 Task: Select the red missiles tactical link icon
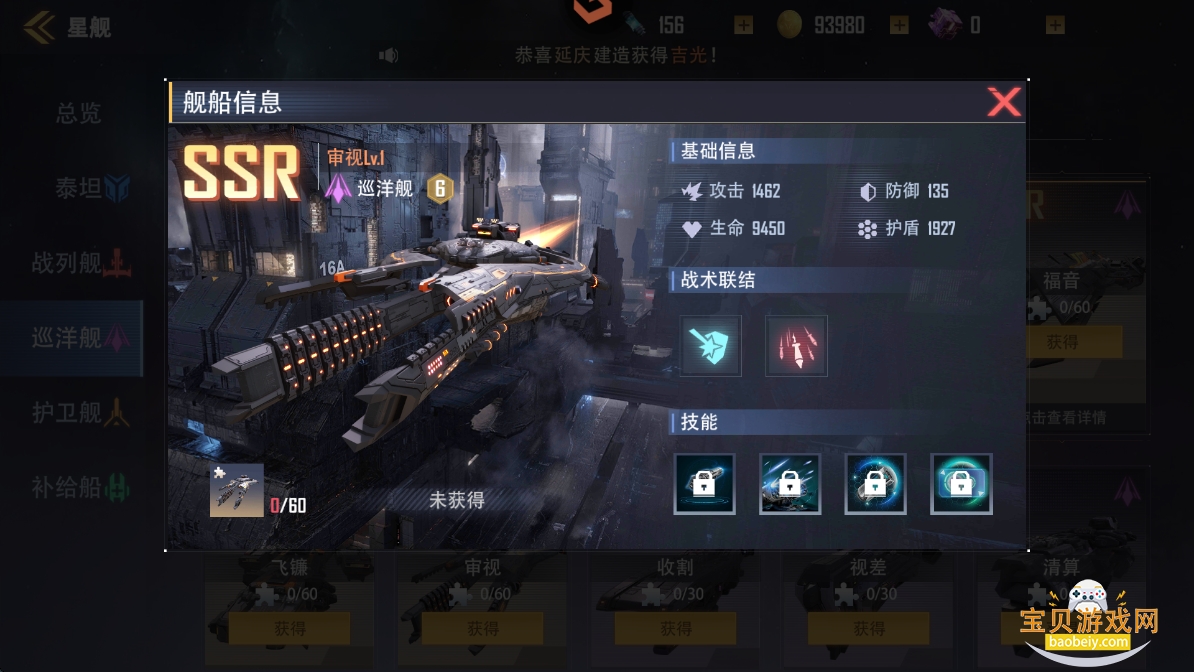point(796,346)
